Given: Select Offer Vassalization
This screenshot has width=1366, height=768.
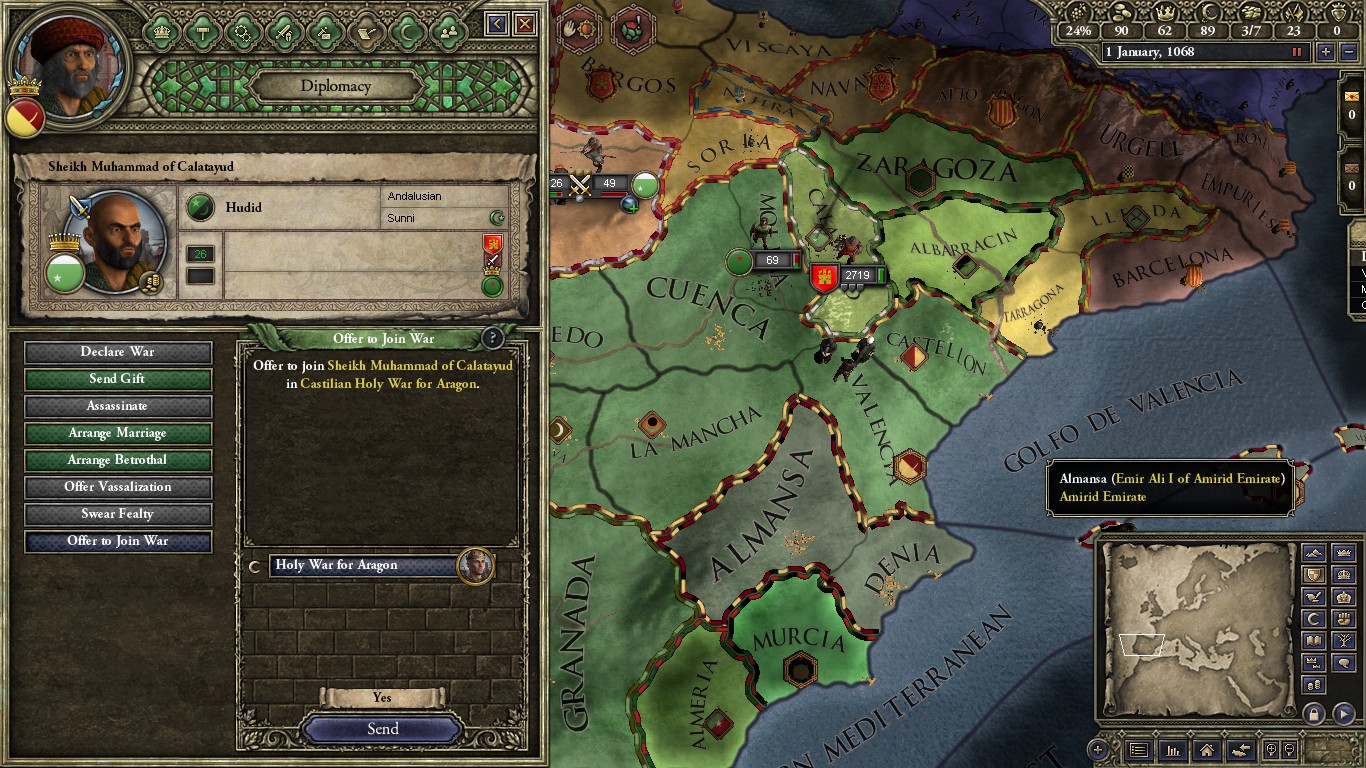Looking at the screenshot, I should click(x=118, y=487).
